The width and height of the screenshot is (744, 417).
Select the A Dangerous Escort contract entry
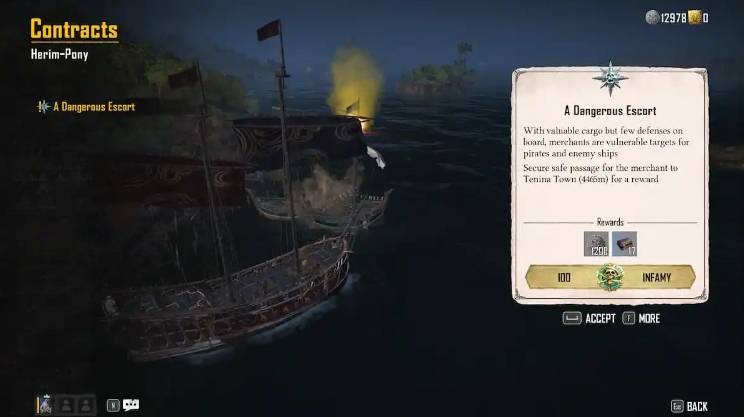94,106
